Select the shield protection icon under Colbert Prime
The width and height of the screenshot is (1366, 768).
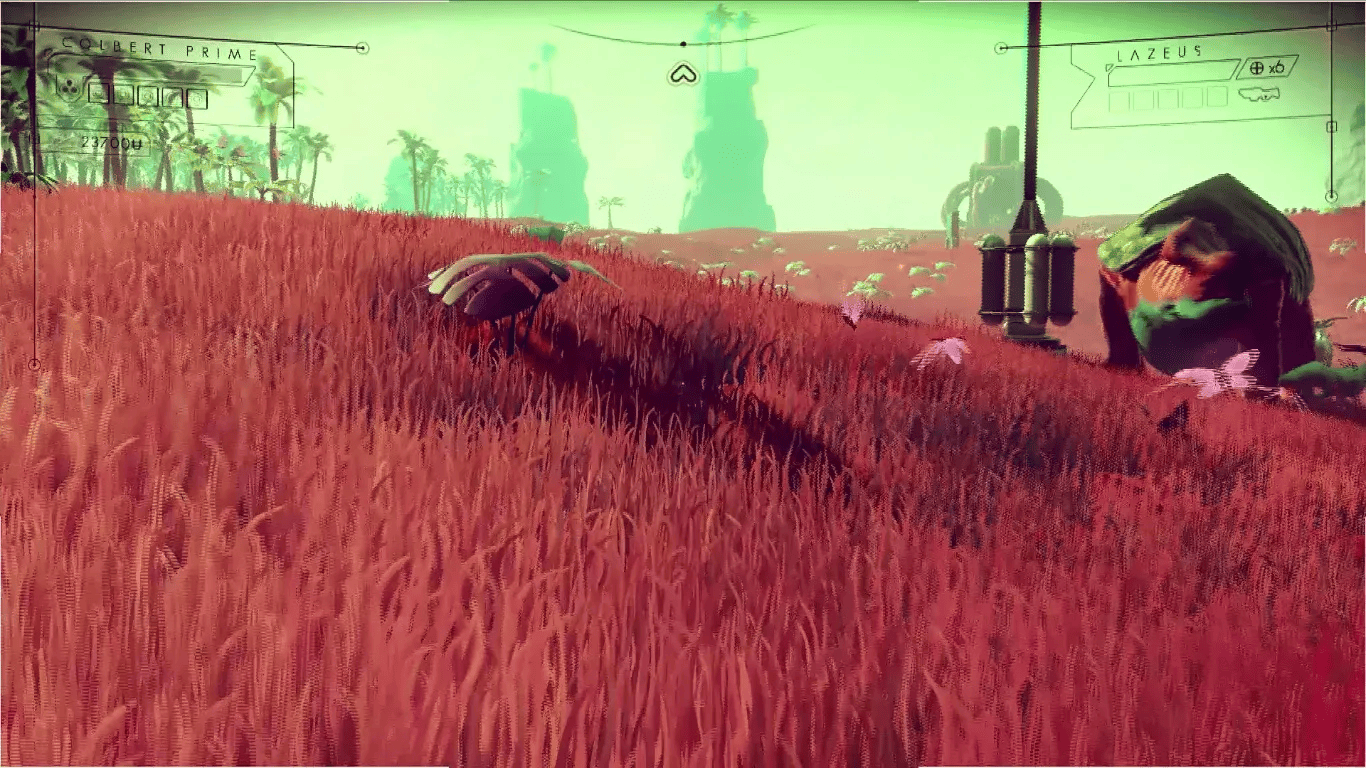pos(69,88)
